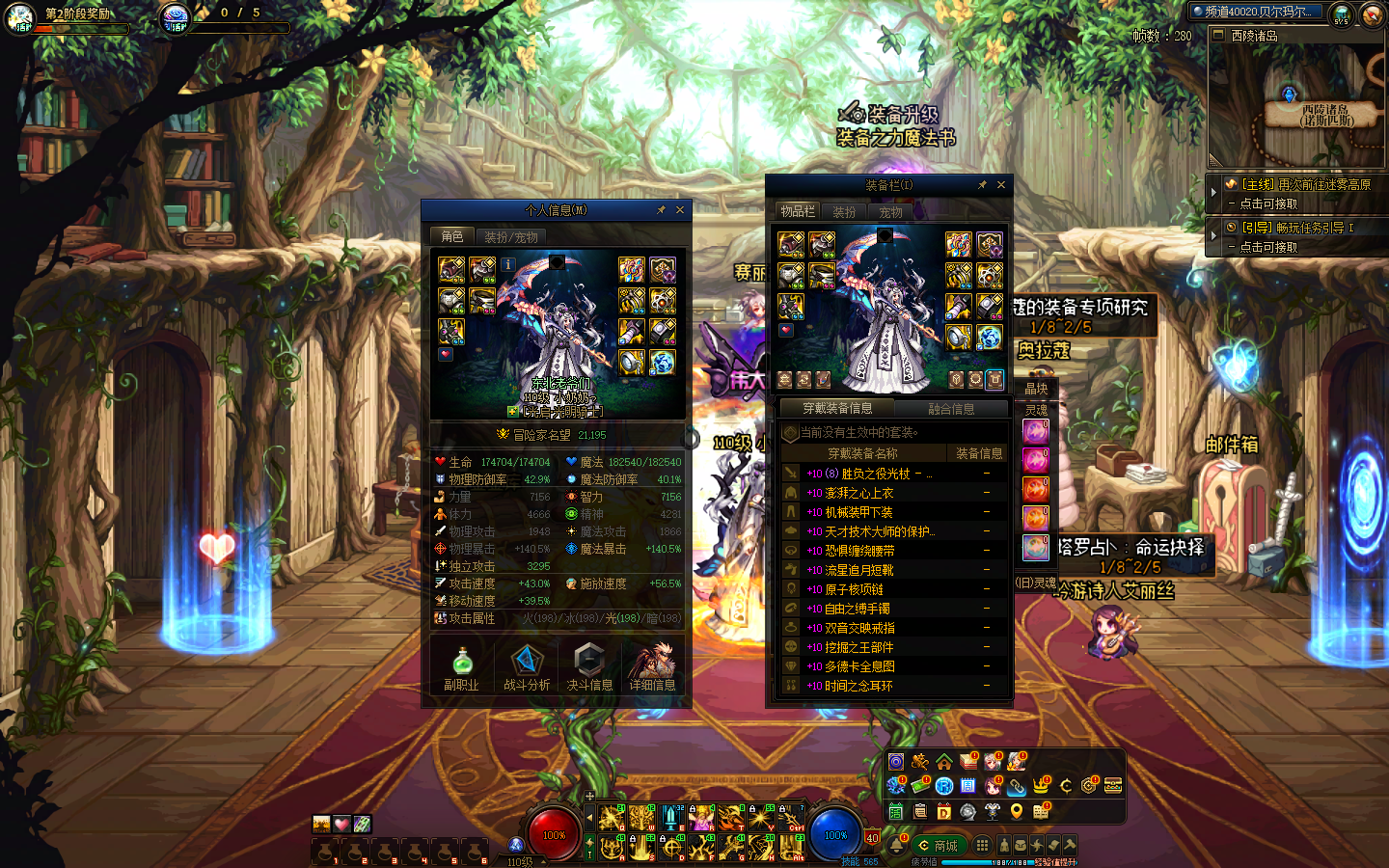Select the 穿戴装备信息 tab

tap(837, 409)
